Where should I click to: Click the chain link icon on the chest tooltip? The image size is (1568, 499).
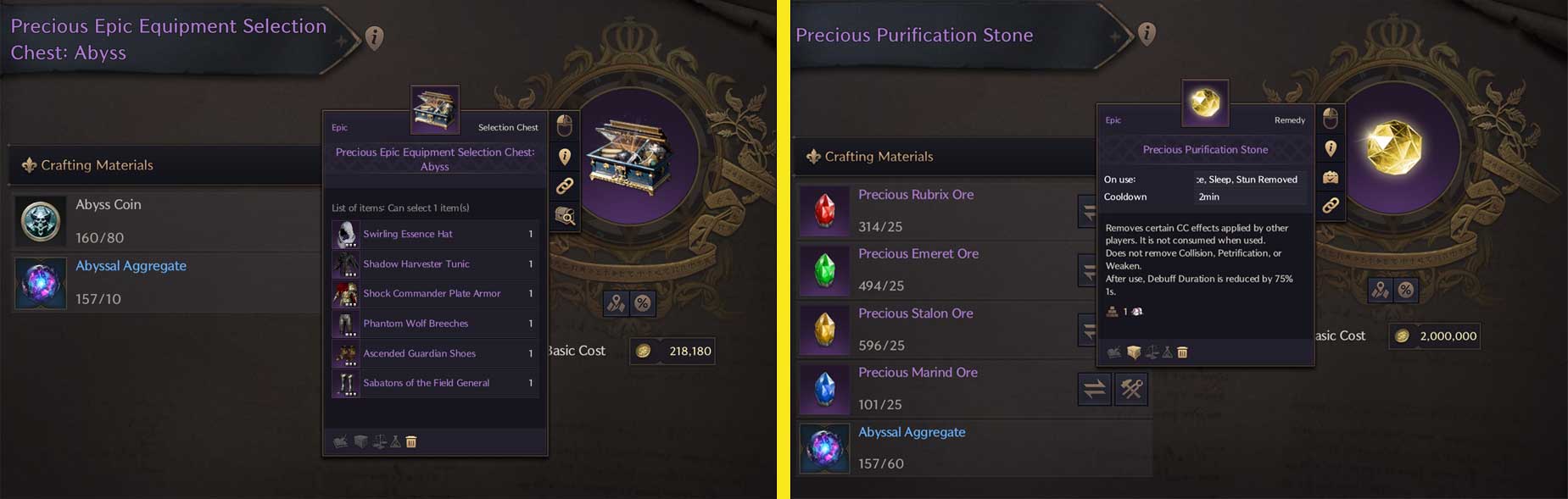tap(565, 186)
